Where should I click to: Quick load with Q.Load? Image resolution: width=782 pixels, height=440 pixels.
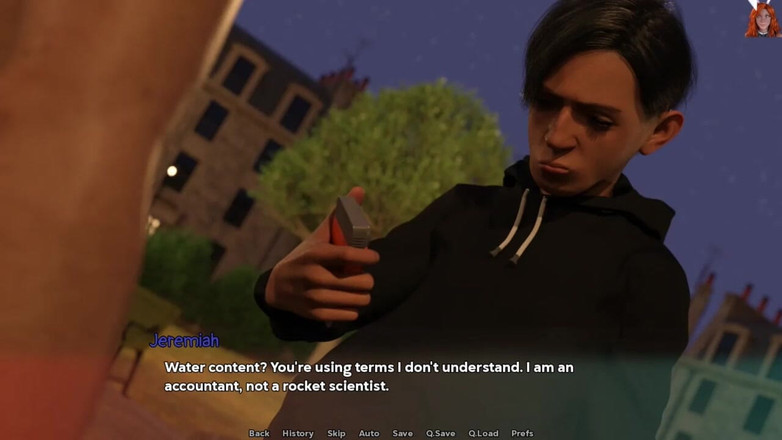[483, 433]
